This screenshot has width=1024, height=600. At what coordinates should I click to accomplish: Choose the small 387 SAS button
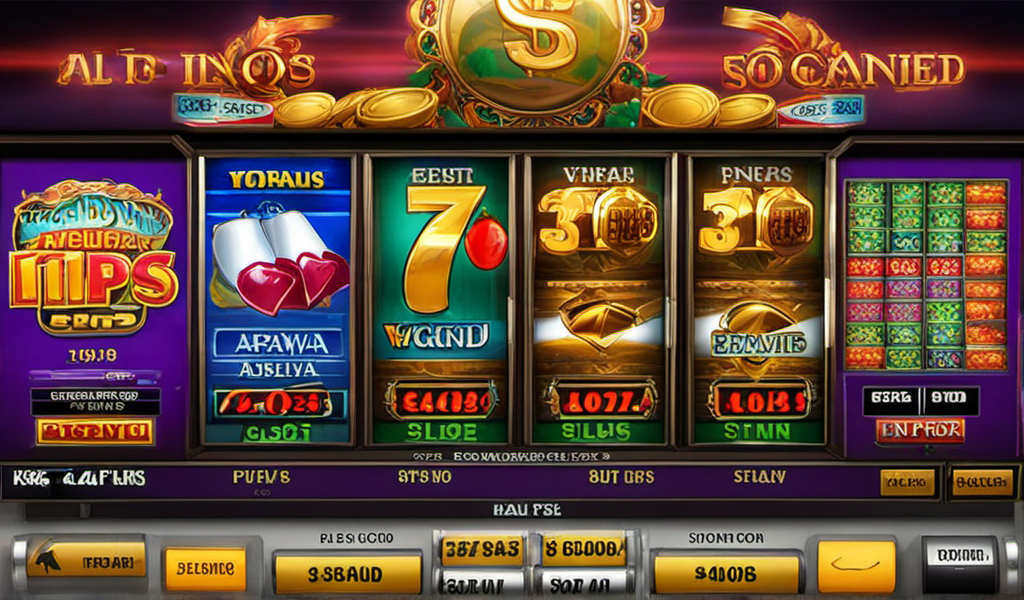tap(482, 549)
